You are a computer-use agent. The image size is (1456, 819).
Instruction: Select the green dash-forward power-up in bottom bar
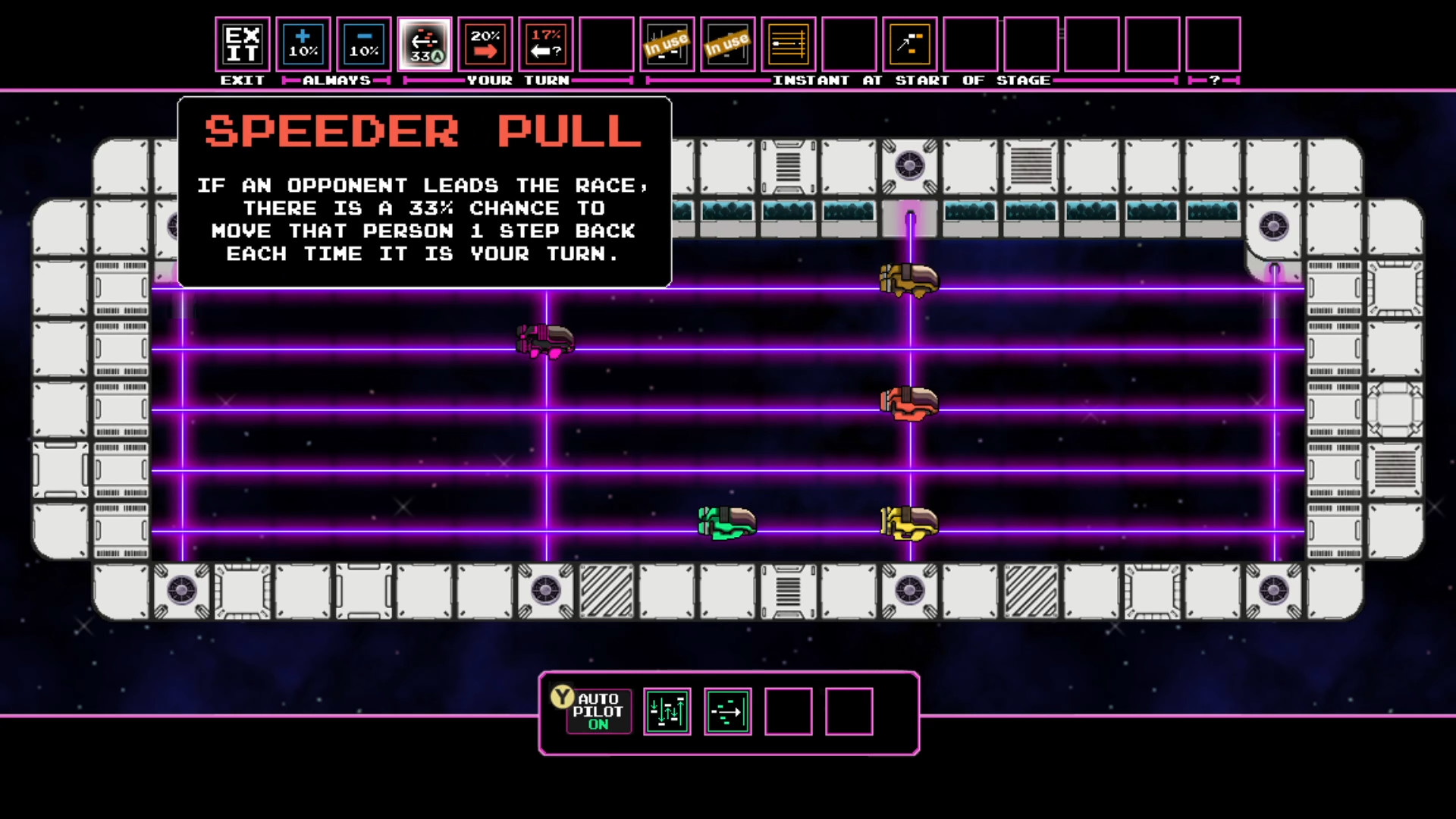point(727,711)
